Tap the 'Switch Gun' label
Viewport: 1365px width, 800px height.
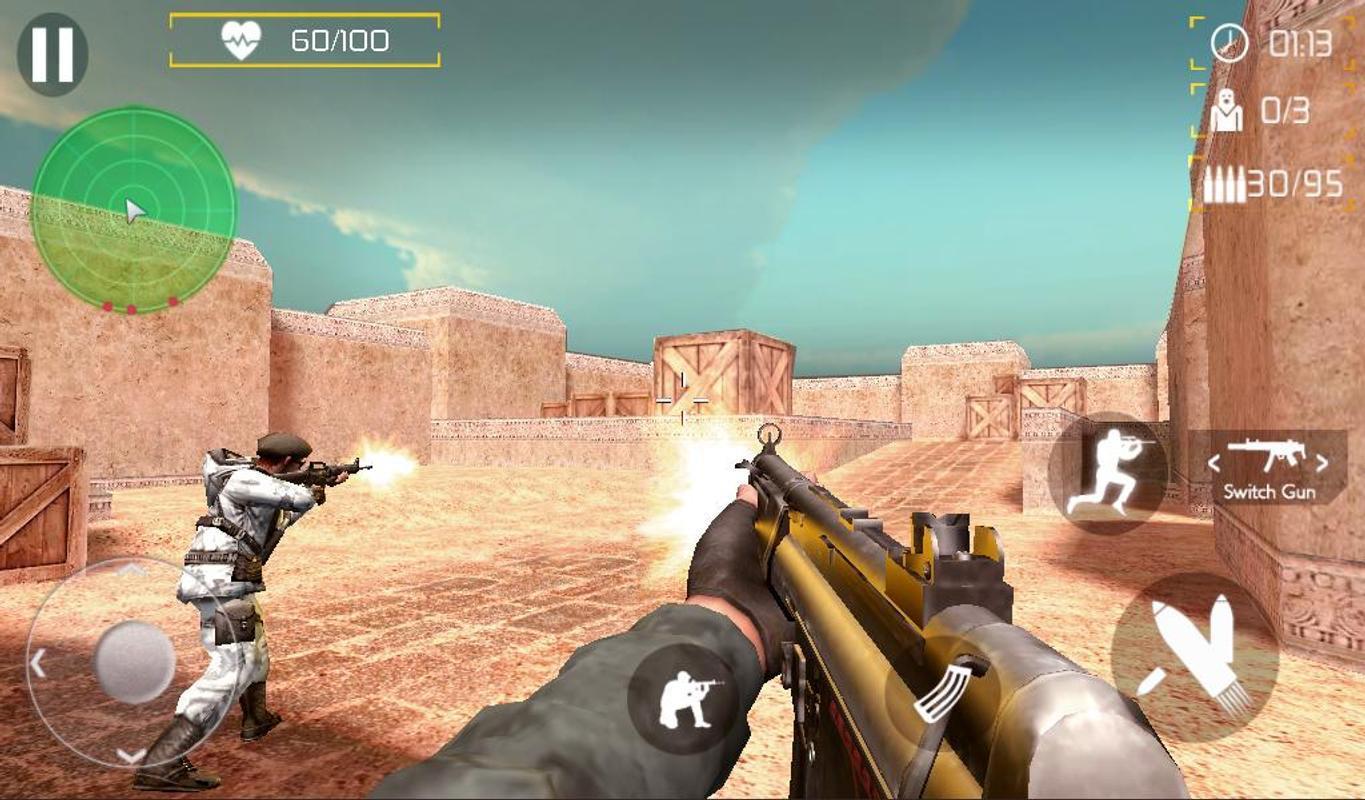[1270, 492]
